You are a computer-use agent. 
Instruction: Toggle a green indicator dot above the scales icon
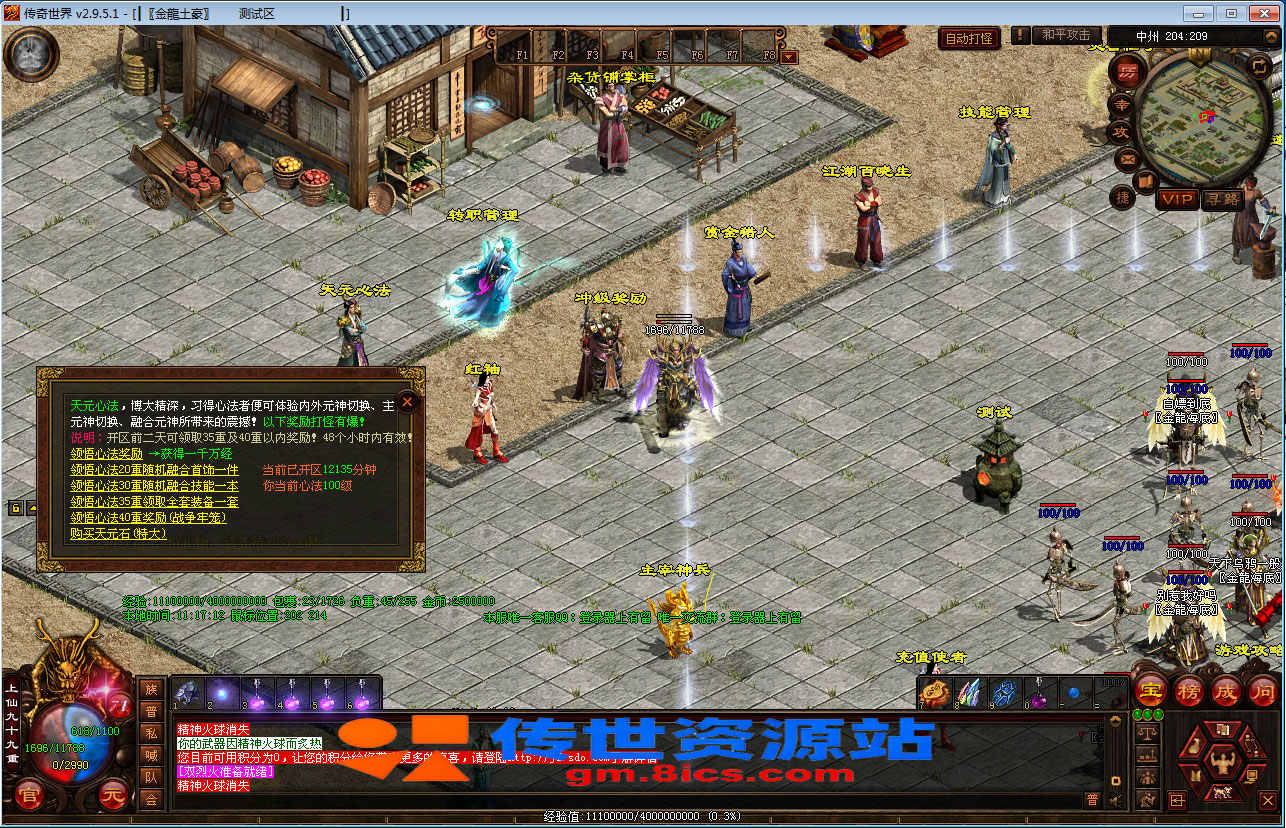[x=1138, y=714]
